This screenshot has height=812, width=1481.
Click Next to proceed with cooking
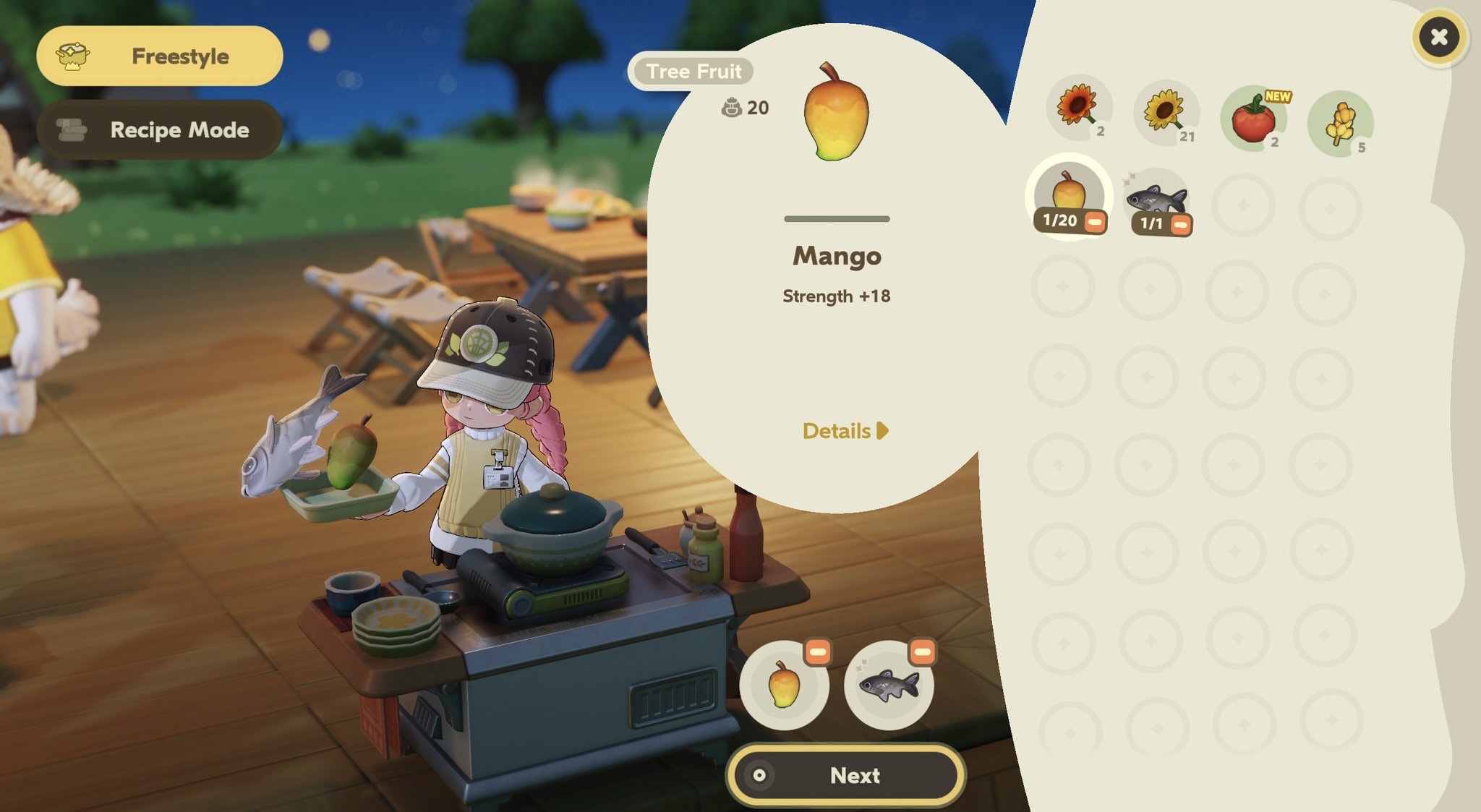coord(845,776)
